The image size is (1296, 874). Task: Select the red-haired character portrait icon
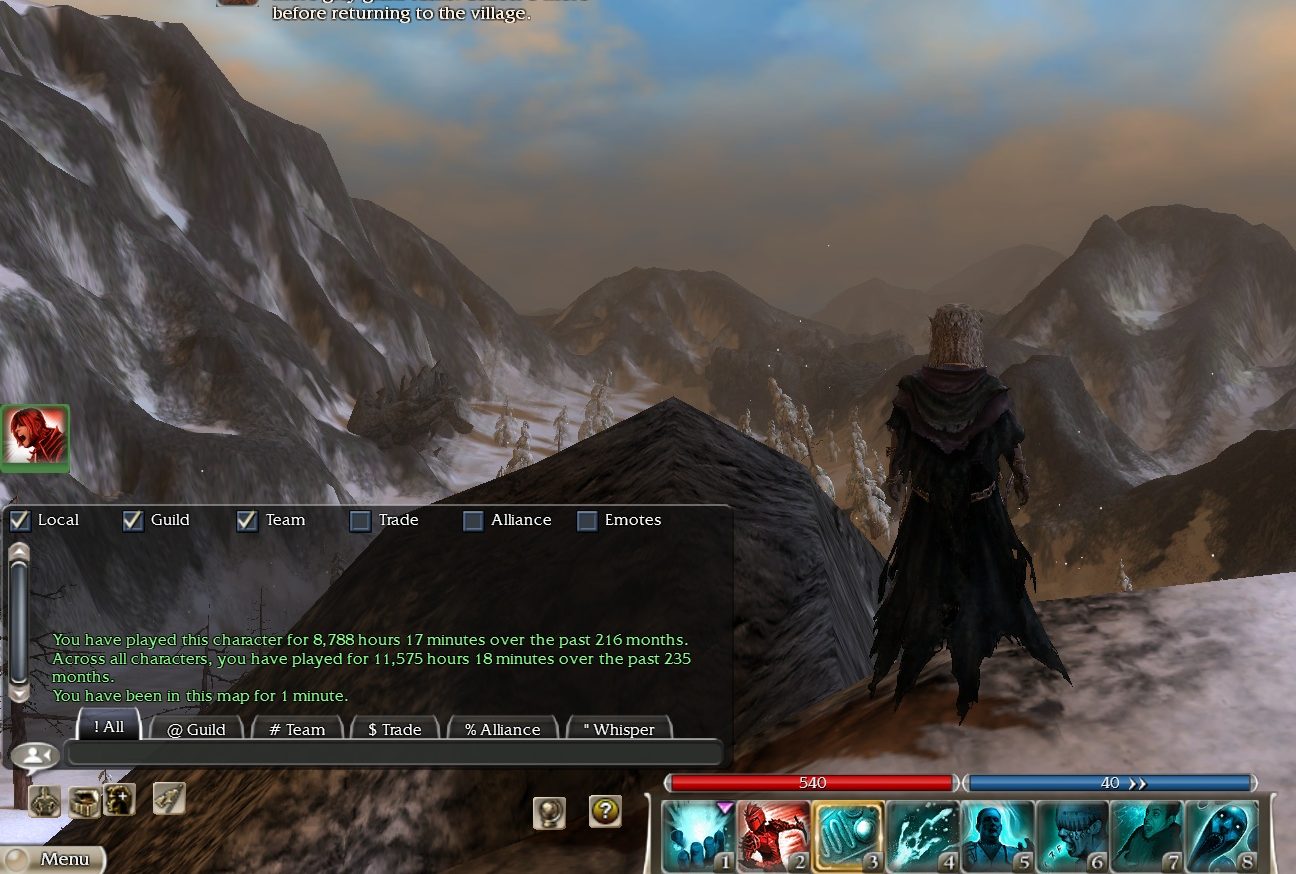tap(35, 437)
